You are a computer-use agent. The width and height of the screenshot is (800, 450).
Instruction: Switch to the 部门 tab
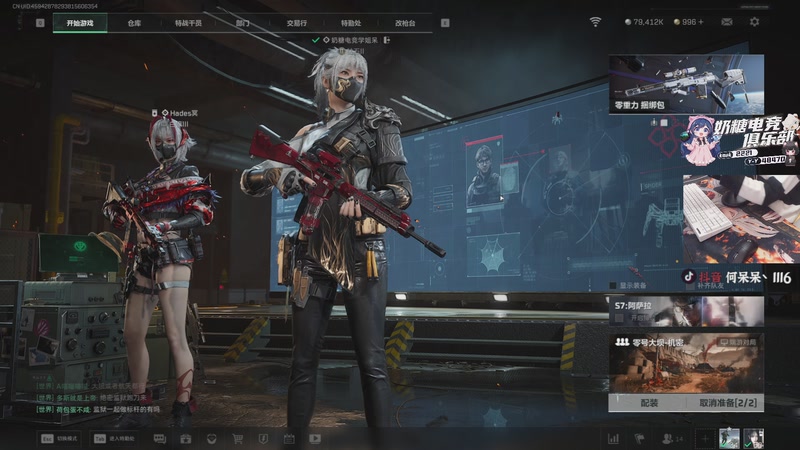242,22
